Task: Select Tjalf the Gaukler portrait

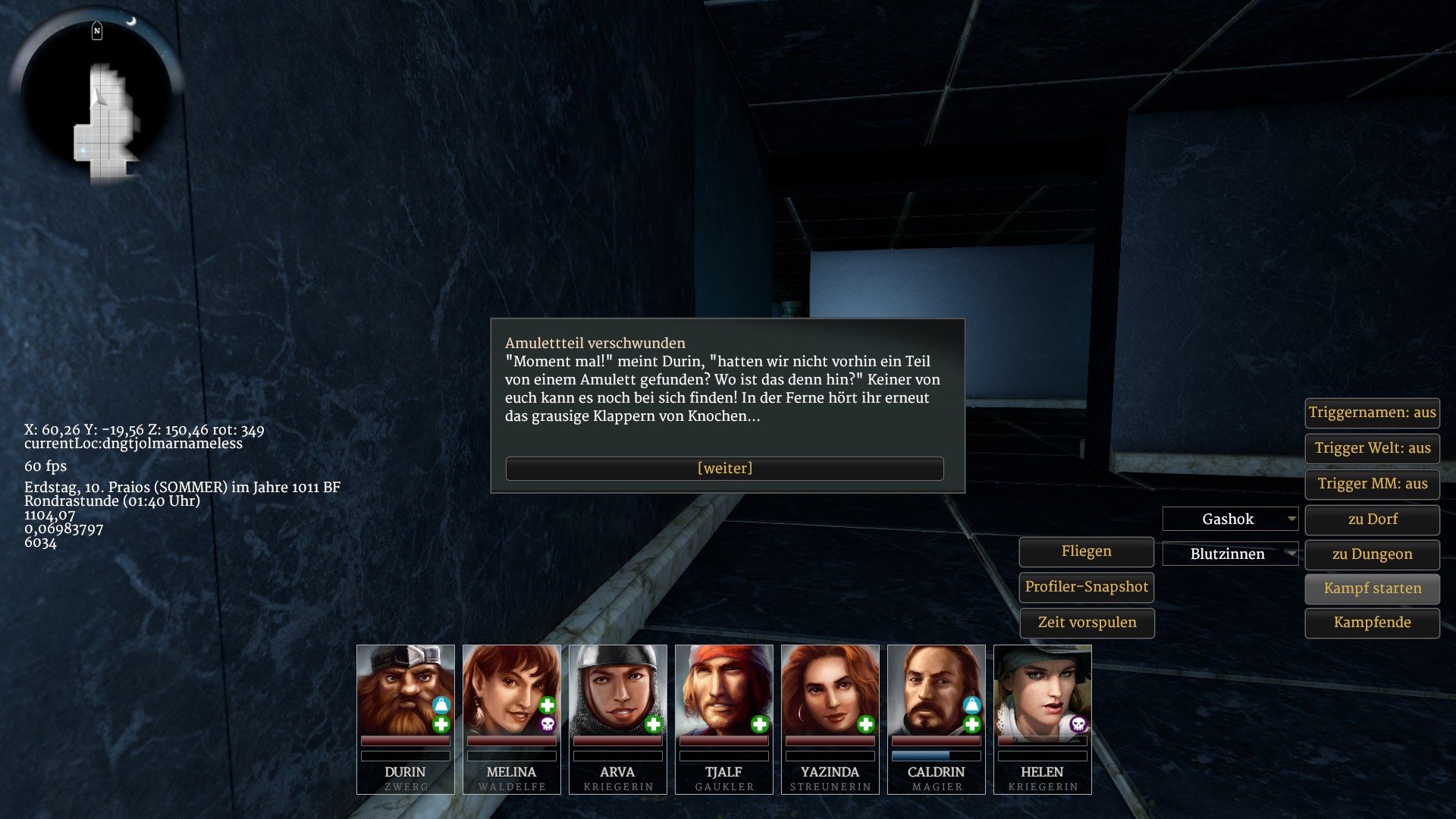Action: (723, 690)
